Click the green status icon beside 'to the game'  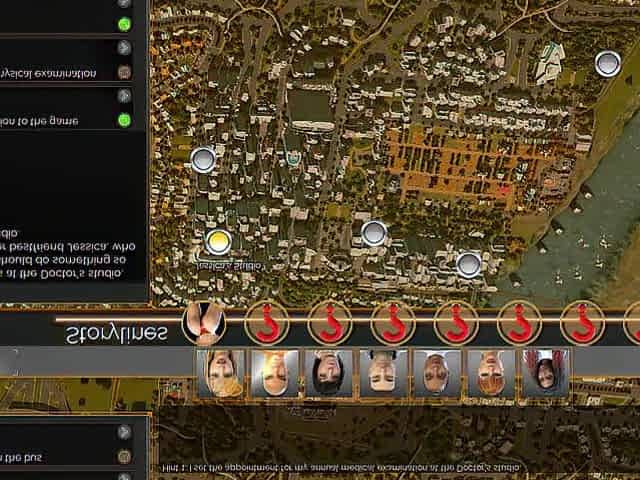[x=124, y=120]
